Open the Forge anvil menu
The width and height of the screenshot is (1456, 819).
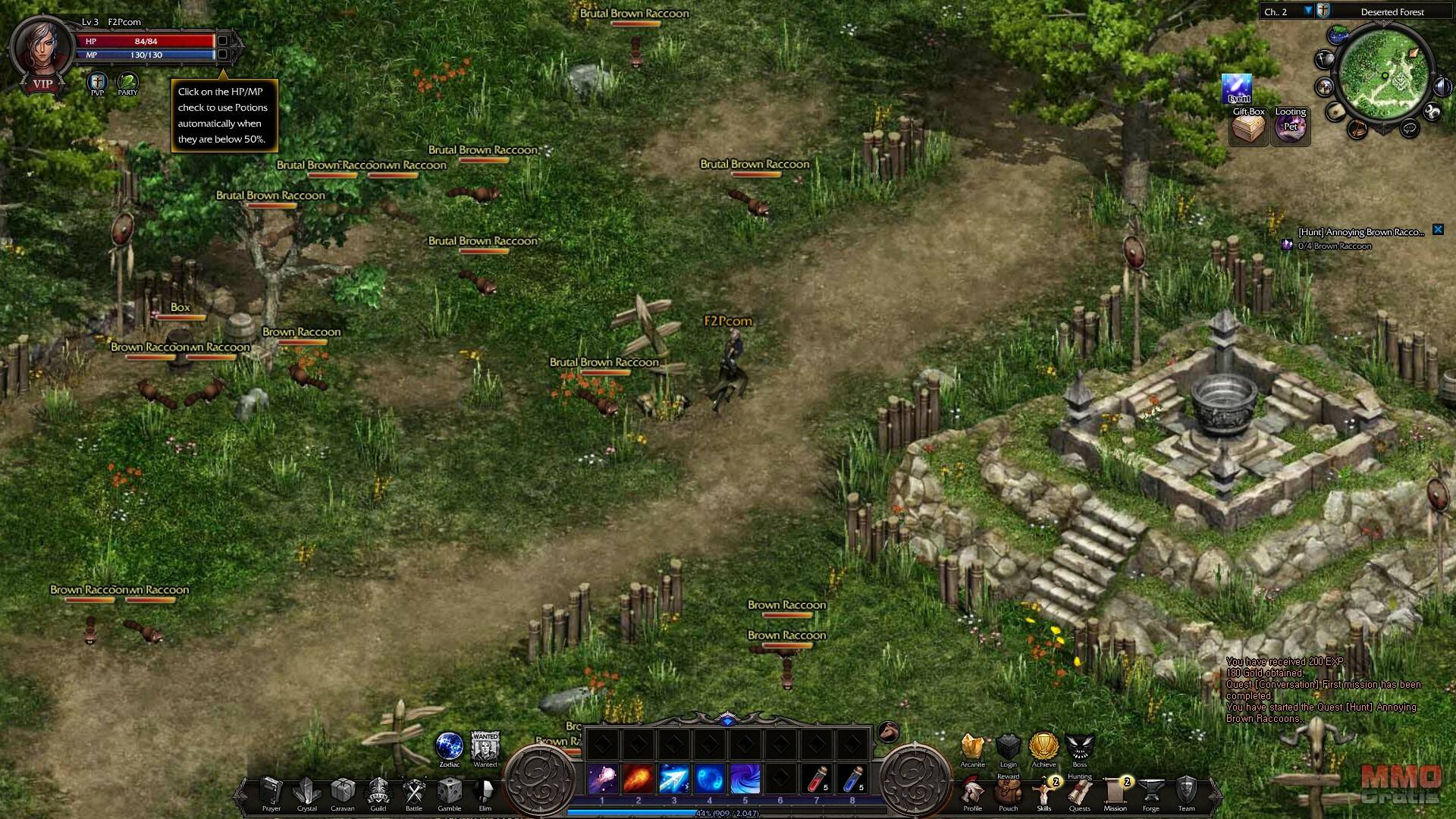pyautogui.click(x=1151, y=792)
